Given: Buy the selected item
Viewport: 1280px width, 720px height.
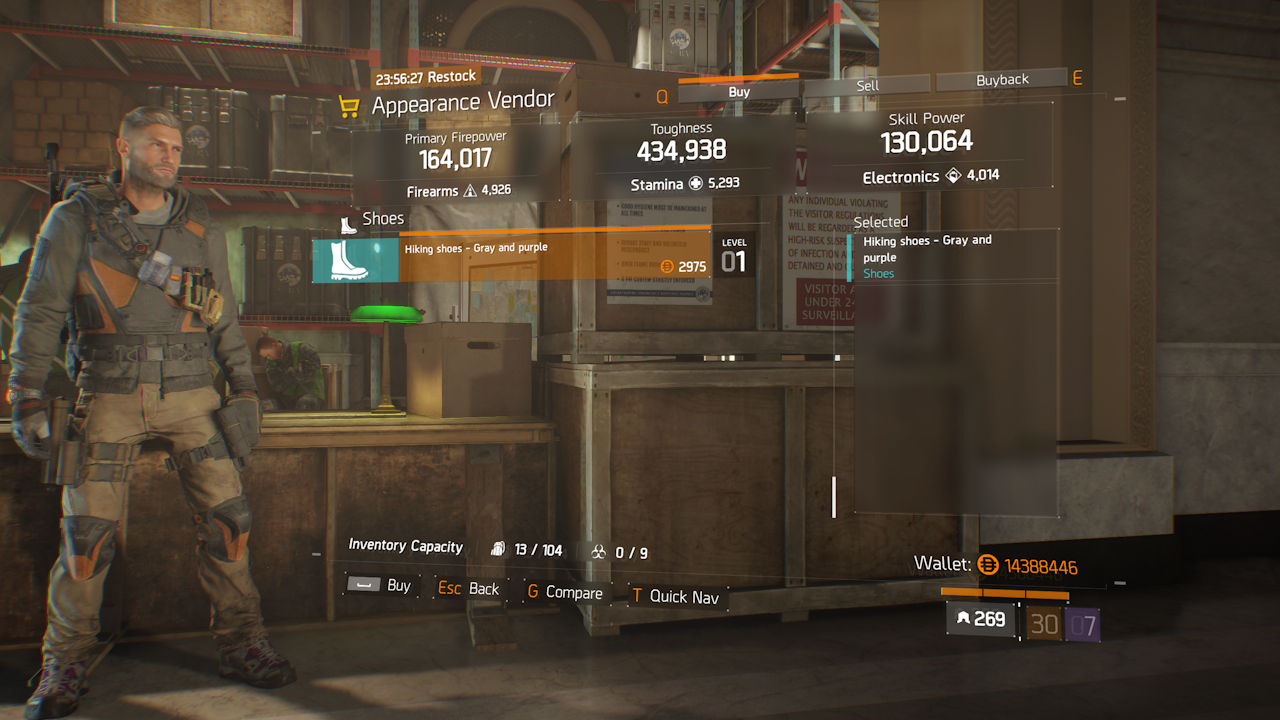Looking at the screenshot, I should 380,586.
